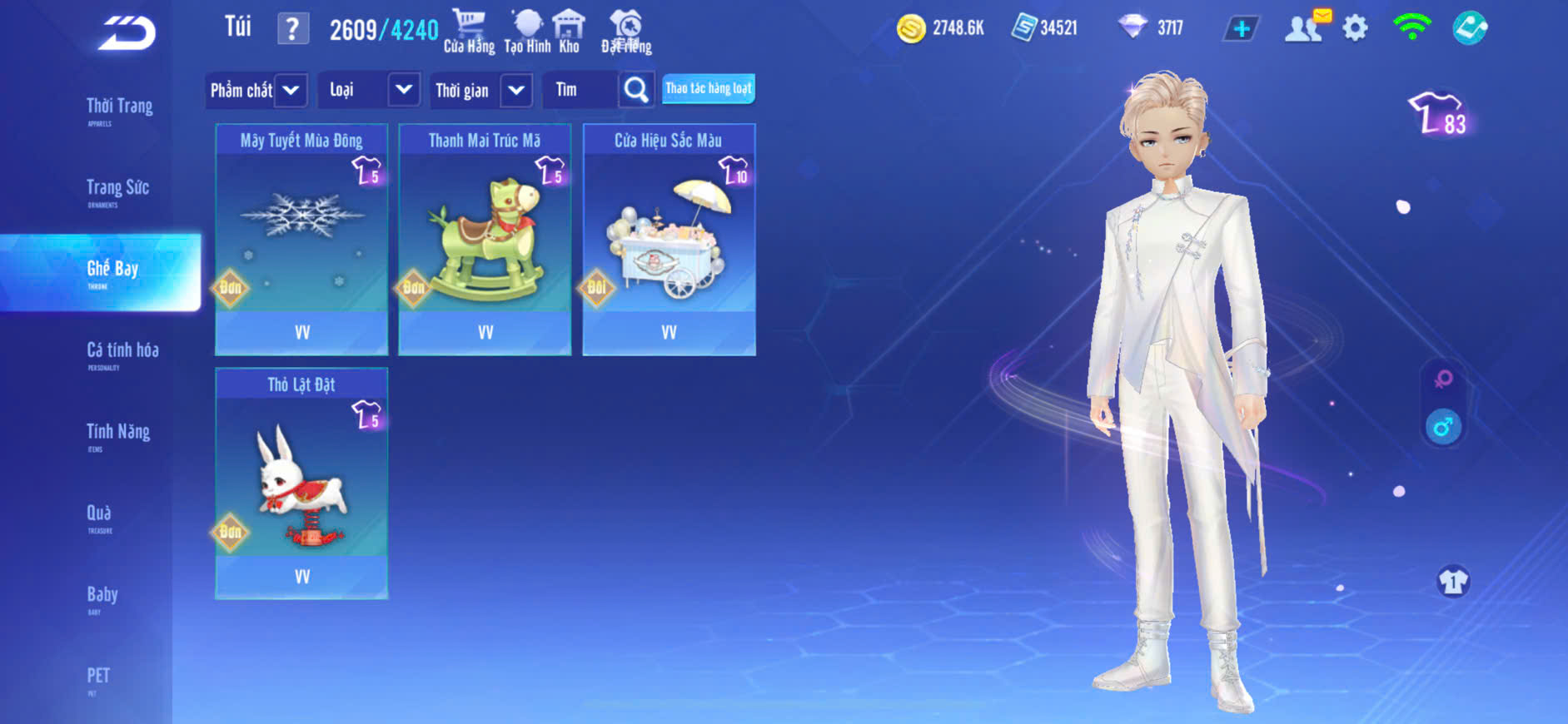Open the Kho storage
Image resolution: width=1568 pixels, height=724 pixels.
point(569,31)
